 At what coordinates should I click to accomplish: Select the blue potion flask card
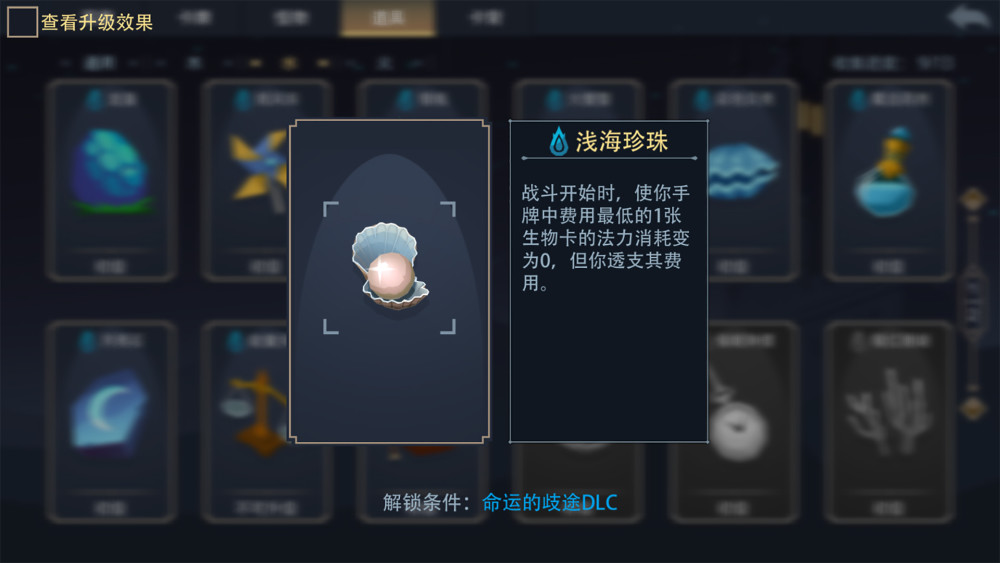(x=888, y=178)
